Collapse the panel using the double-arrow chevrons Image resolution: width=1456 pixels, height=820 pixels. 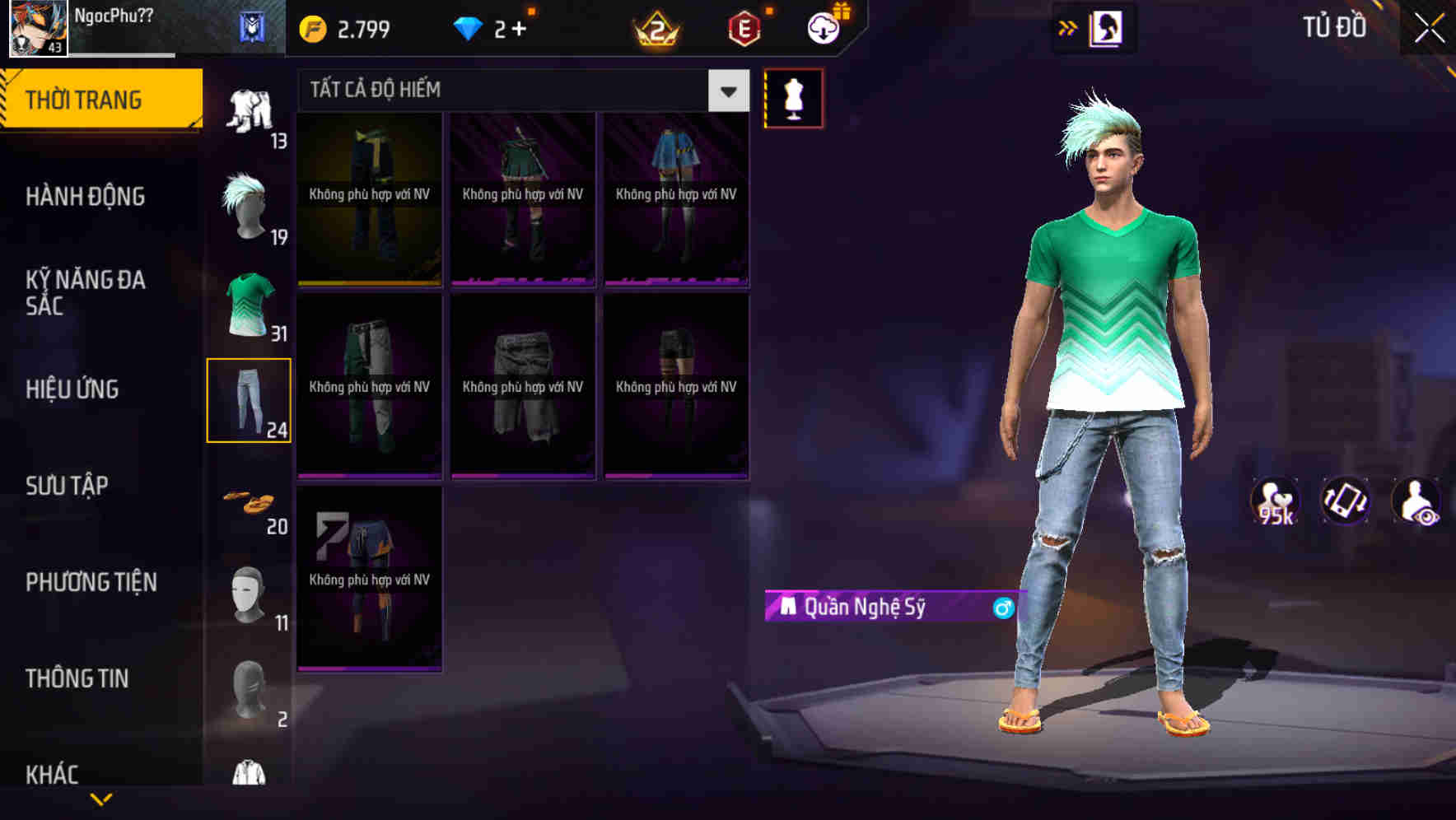pyautogui.click(x=1068, y=26)
